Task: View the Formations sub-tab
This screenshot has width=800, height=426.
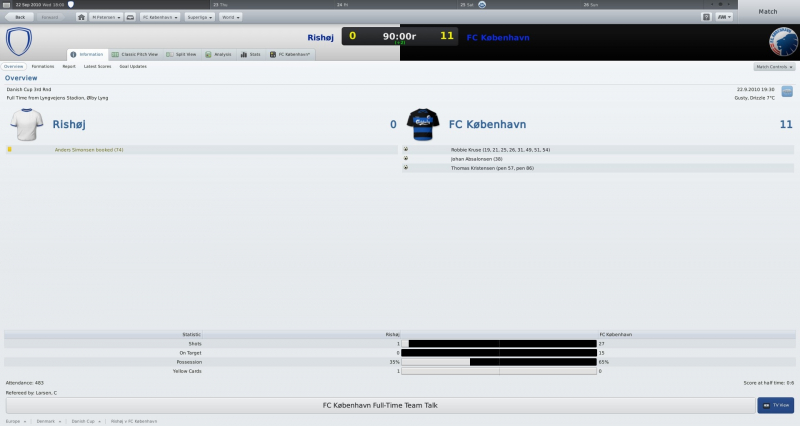Action: (43, 66)
